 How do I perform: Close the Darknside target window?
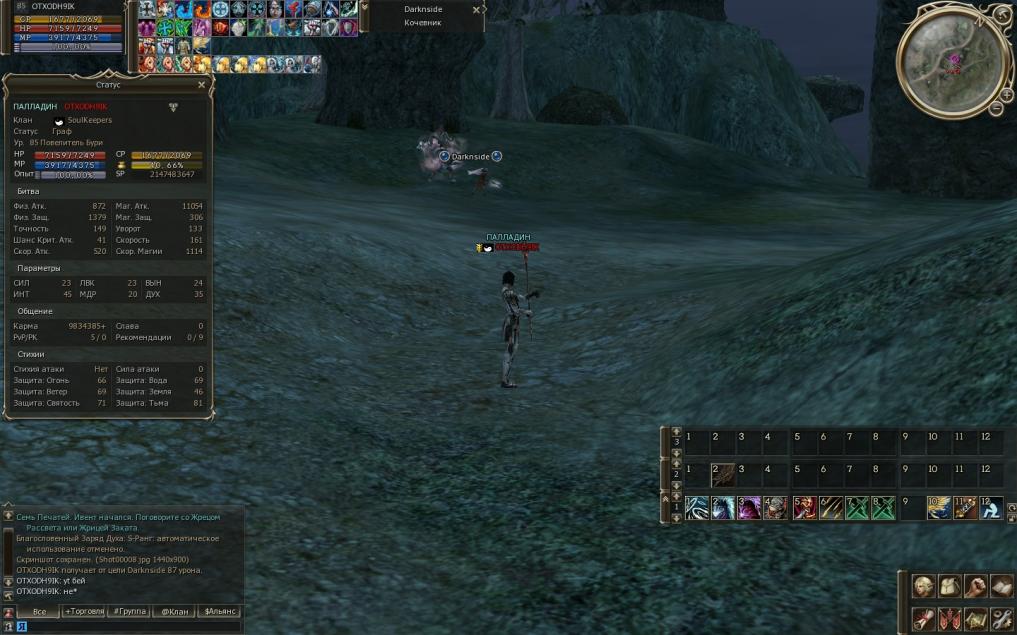tap(476, 9)
